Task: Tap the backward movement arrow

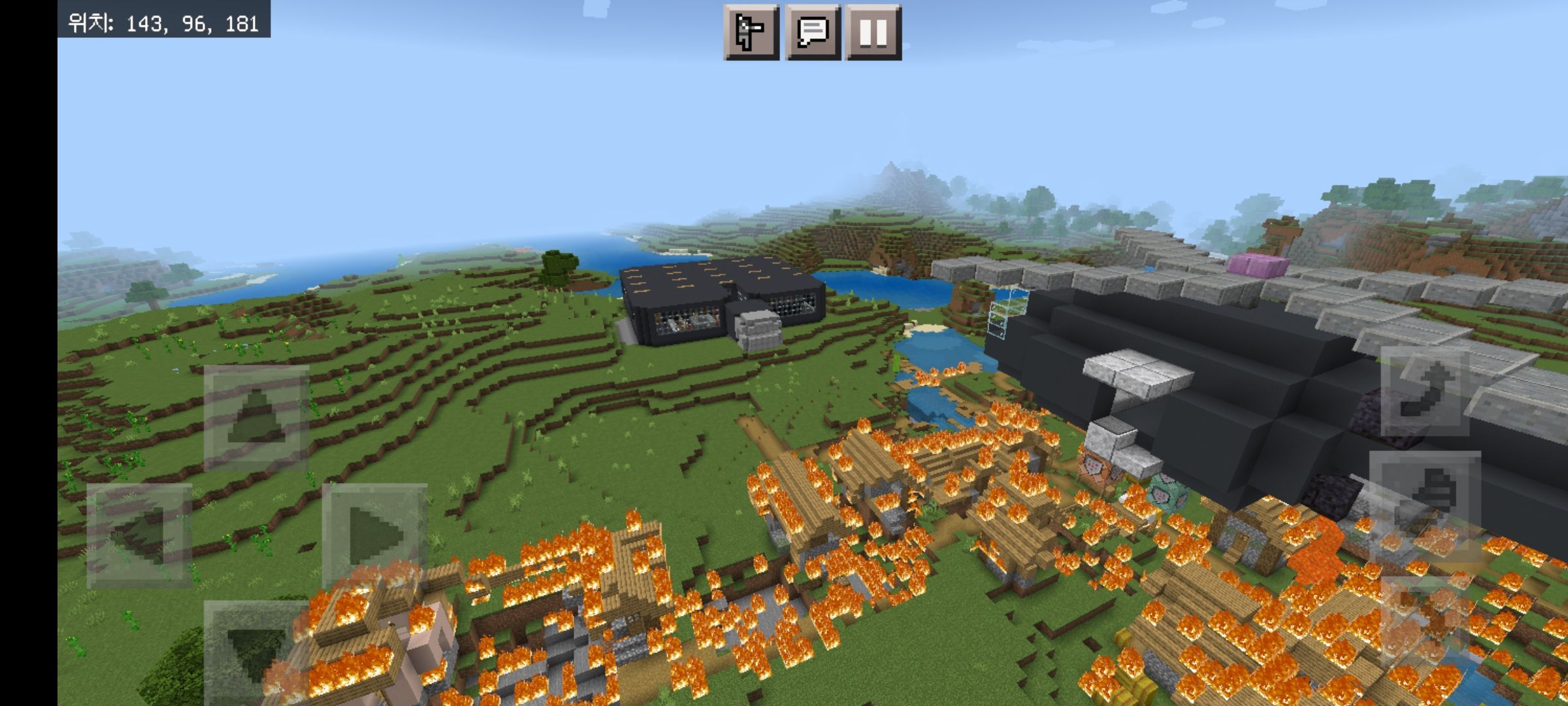Action: point(256,650)
